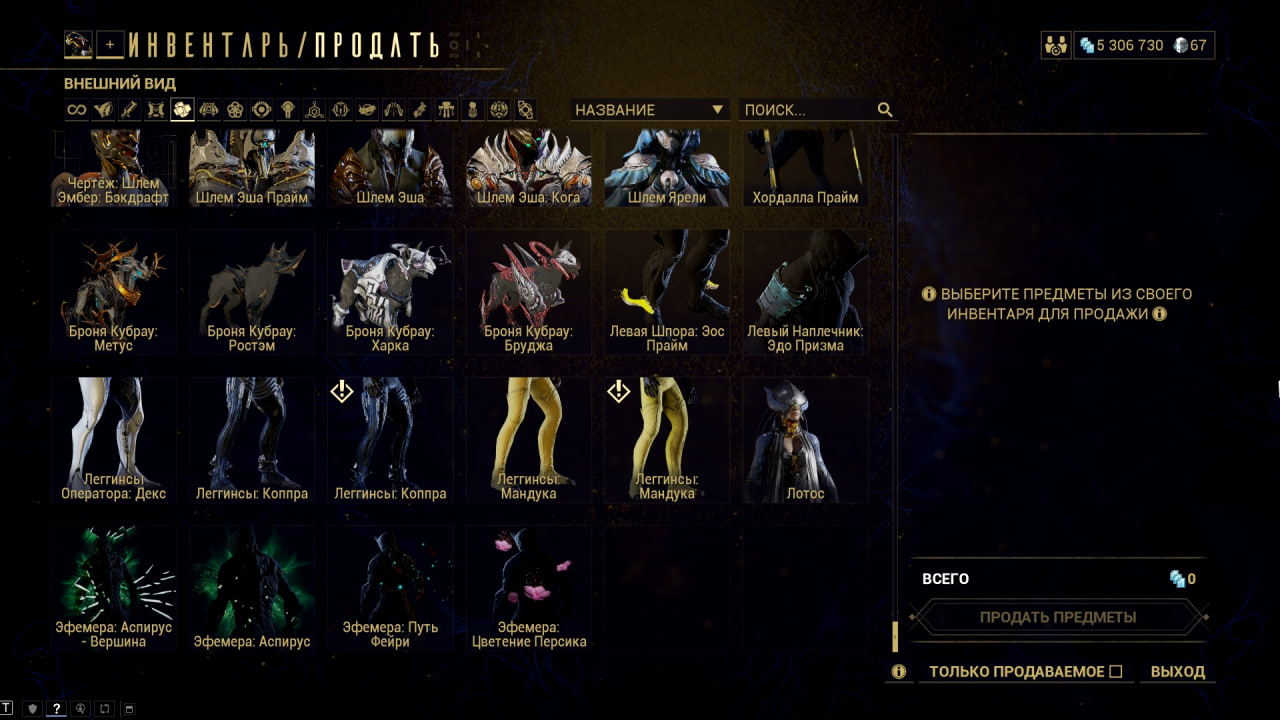Open the two-players icon by credits
The width and height of the screenshot is (1280, 720).
coord(1055,45)
